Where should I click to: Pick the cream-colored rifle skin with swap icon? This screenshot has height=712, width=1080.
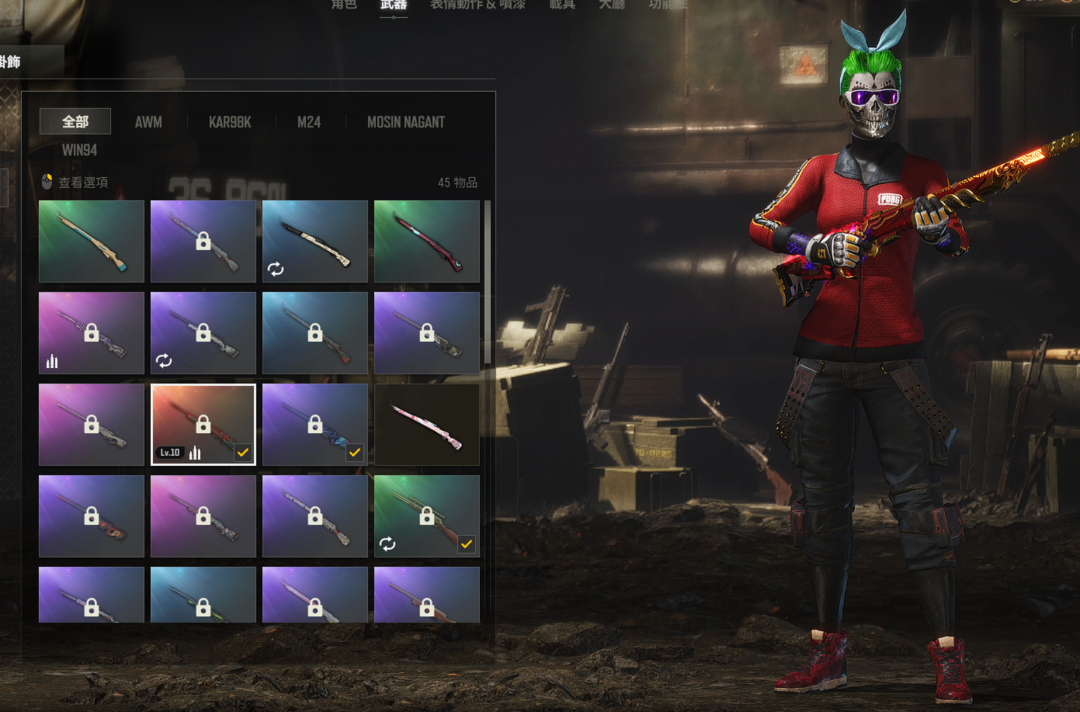click(315, 241)
